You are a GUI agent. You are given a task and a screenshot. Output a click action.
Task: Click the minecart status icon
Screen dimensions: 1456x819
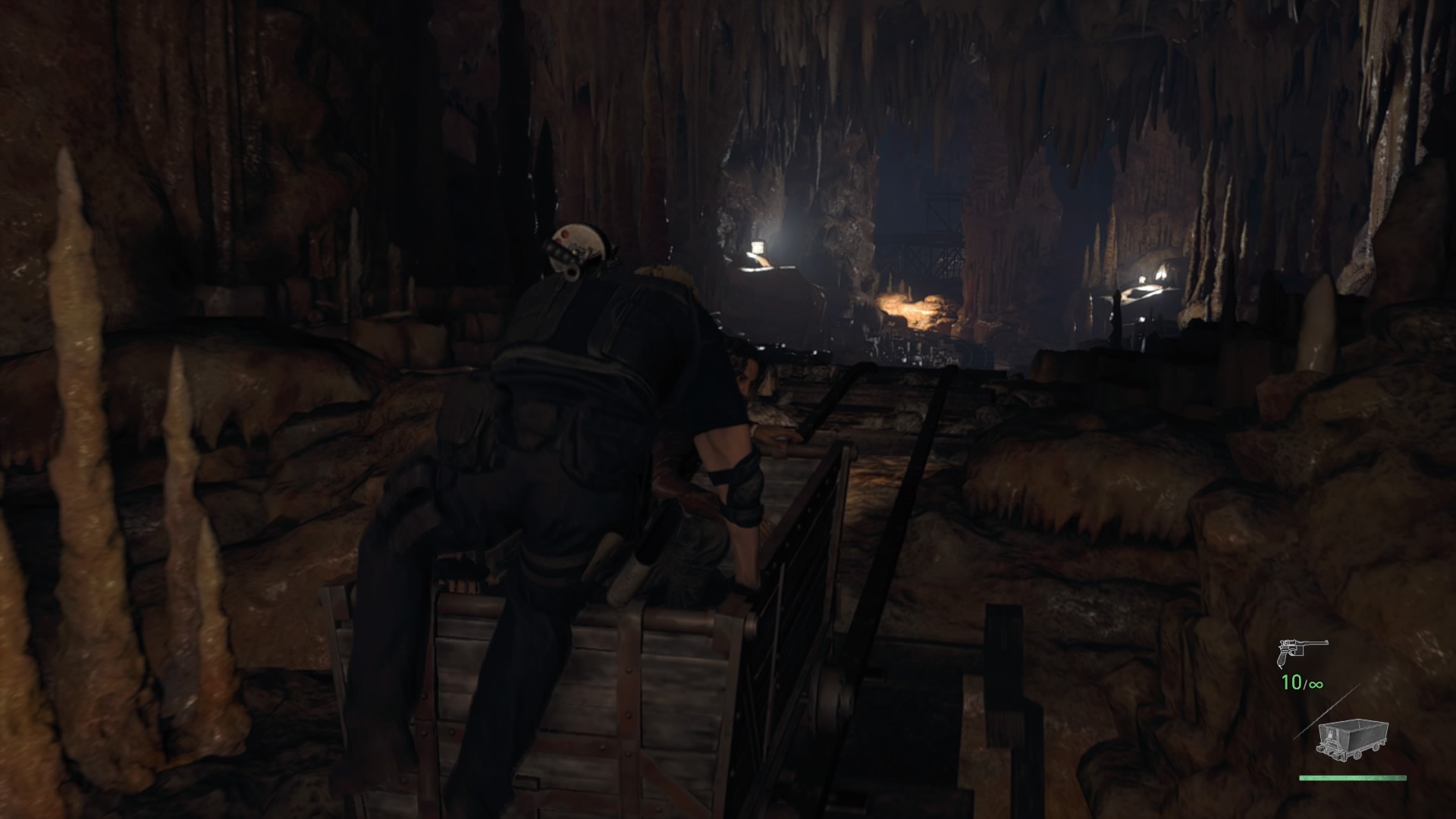(x=1354, y=741)
